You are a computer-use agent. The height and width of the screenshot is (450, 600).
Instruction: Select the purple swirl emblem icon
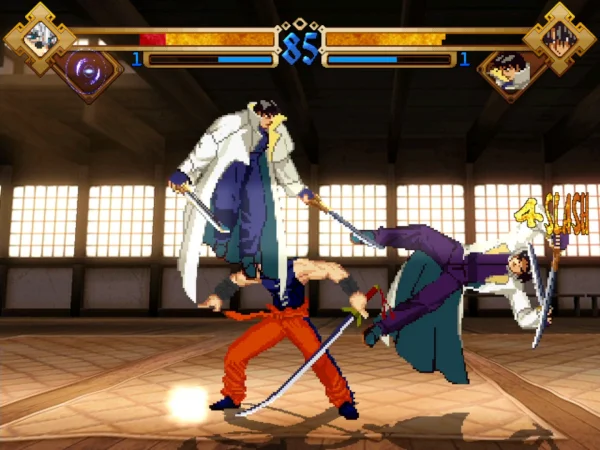(86, 71)
